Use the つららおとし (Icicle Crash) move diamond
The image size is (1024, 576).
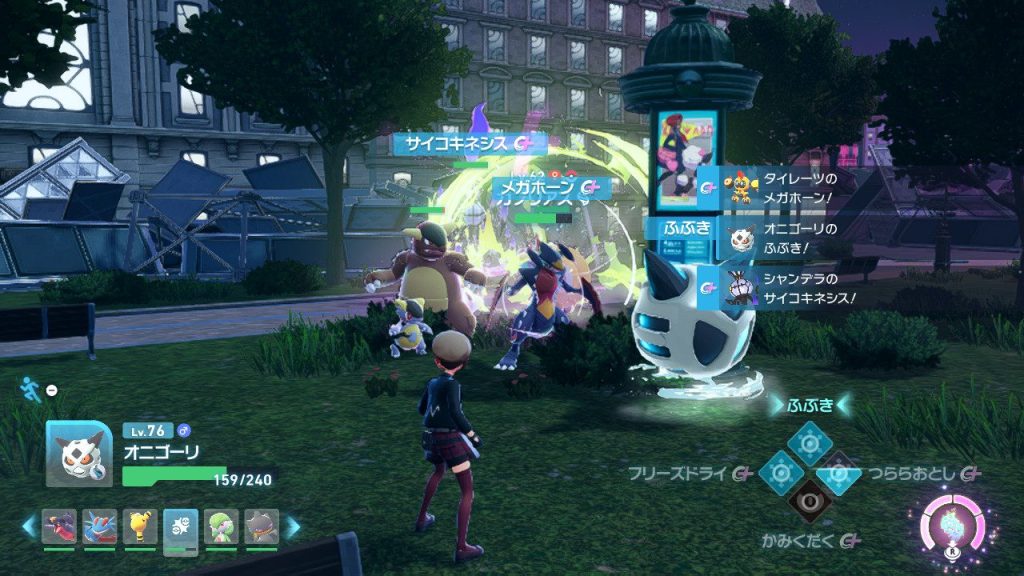click(841, 472)
